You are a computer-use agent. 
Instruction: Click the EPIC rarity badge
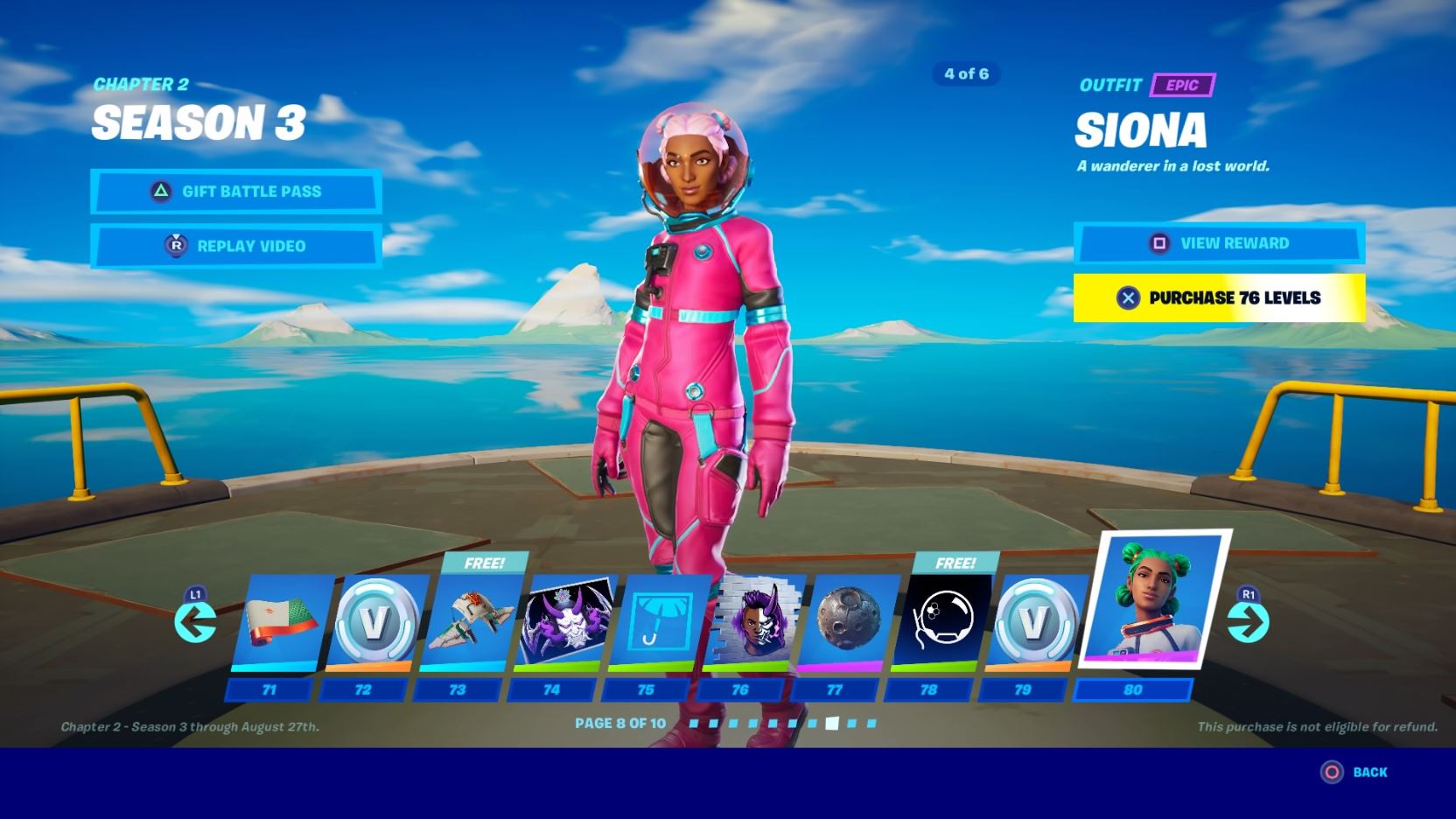click(x=1182, y=86)
